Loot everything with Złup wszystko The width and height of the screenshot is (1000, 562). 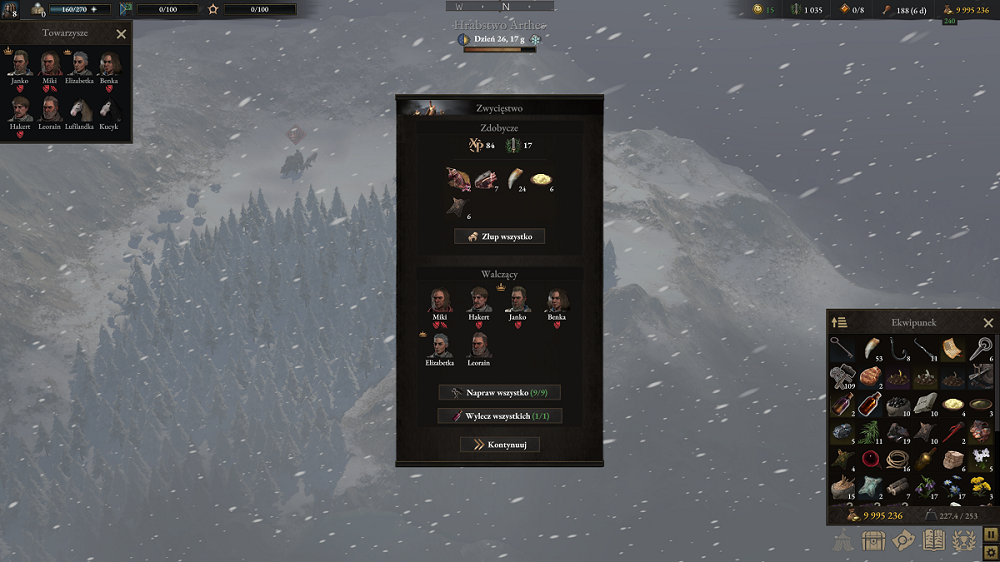[x=499, y=237]
